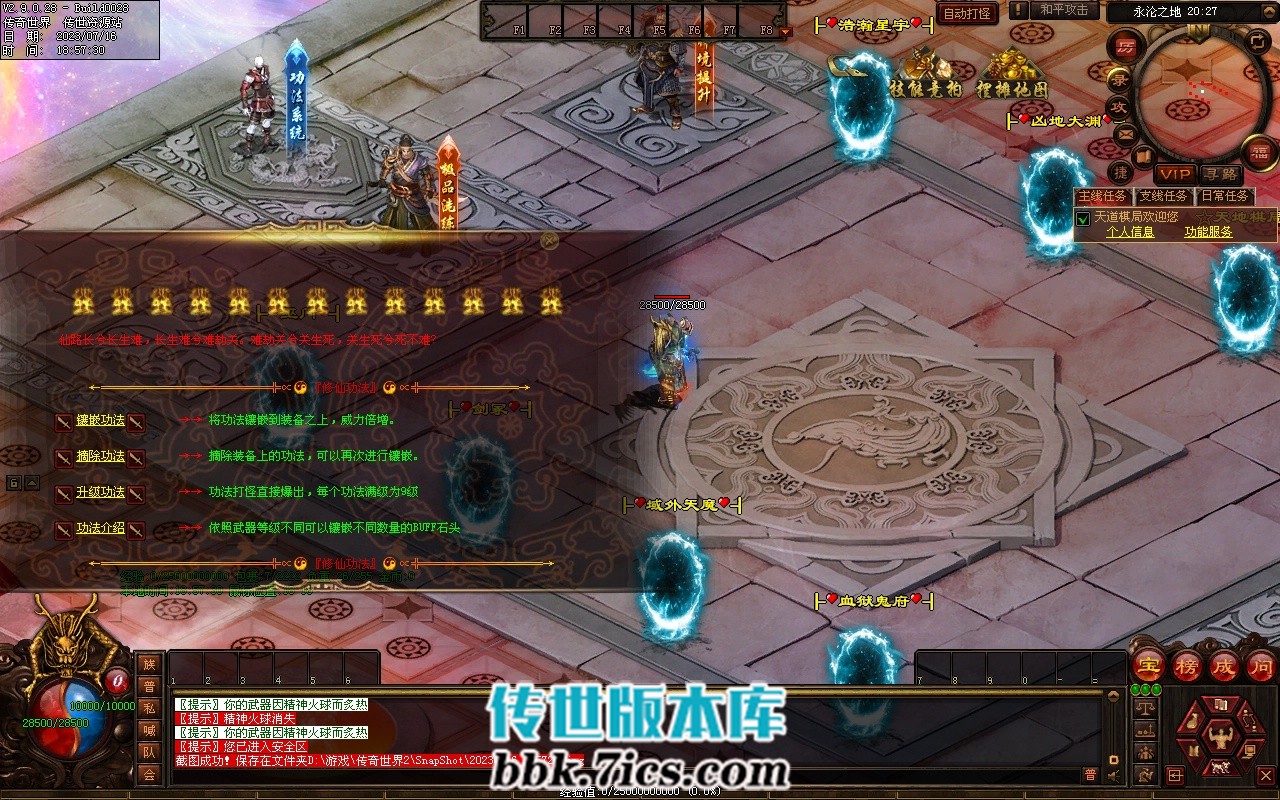Image resolution: width=1280 pixels, height=800 pixels.
Task: Select 镶嵌功法 in the dialog
Action: (x=100, y=421)
